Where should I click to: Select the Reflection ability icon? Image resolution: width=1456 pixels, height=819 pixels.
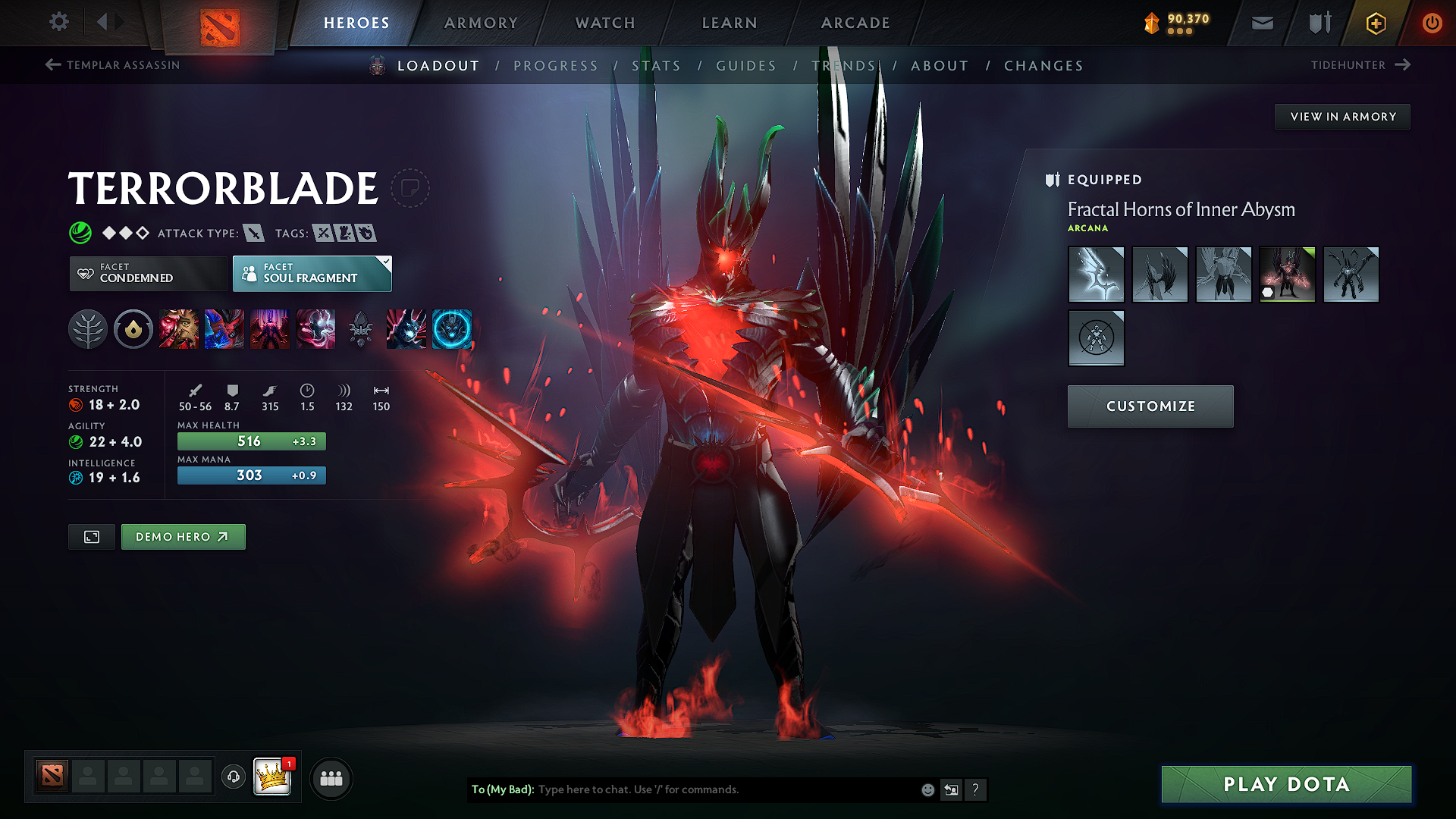pos(179,329)
